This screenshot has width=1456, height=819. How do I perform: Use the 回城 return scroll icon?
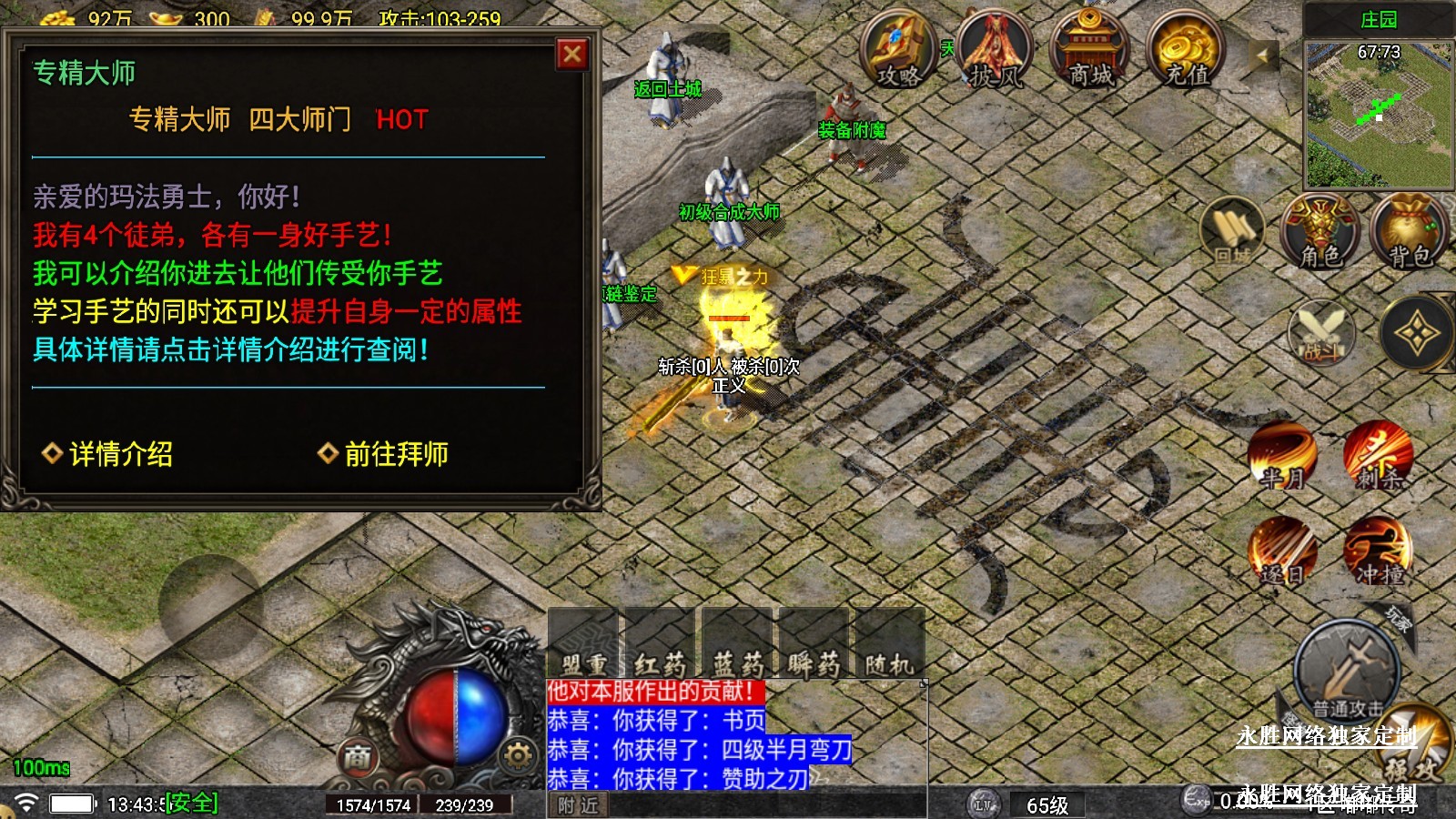click(x=1232, y=231)
